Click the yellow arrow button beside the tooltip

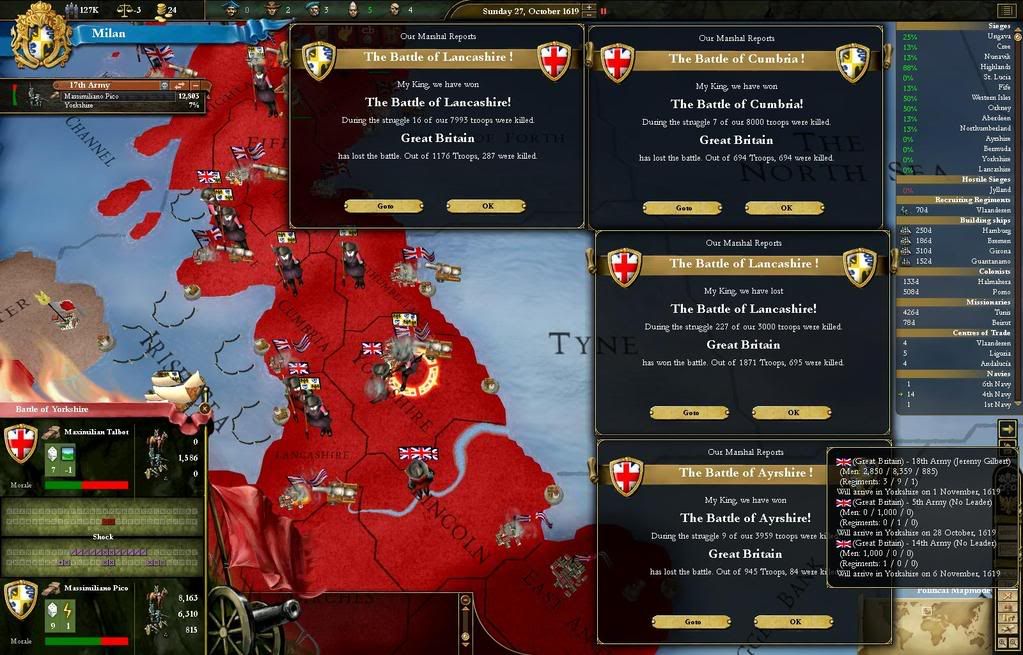1007,429
